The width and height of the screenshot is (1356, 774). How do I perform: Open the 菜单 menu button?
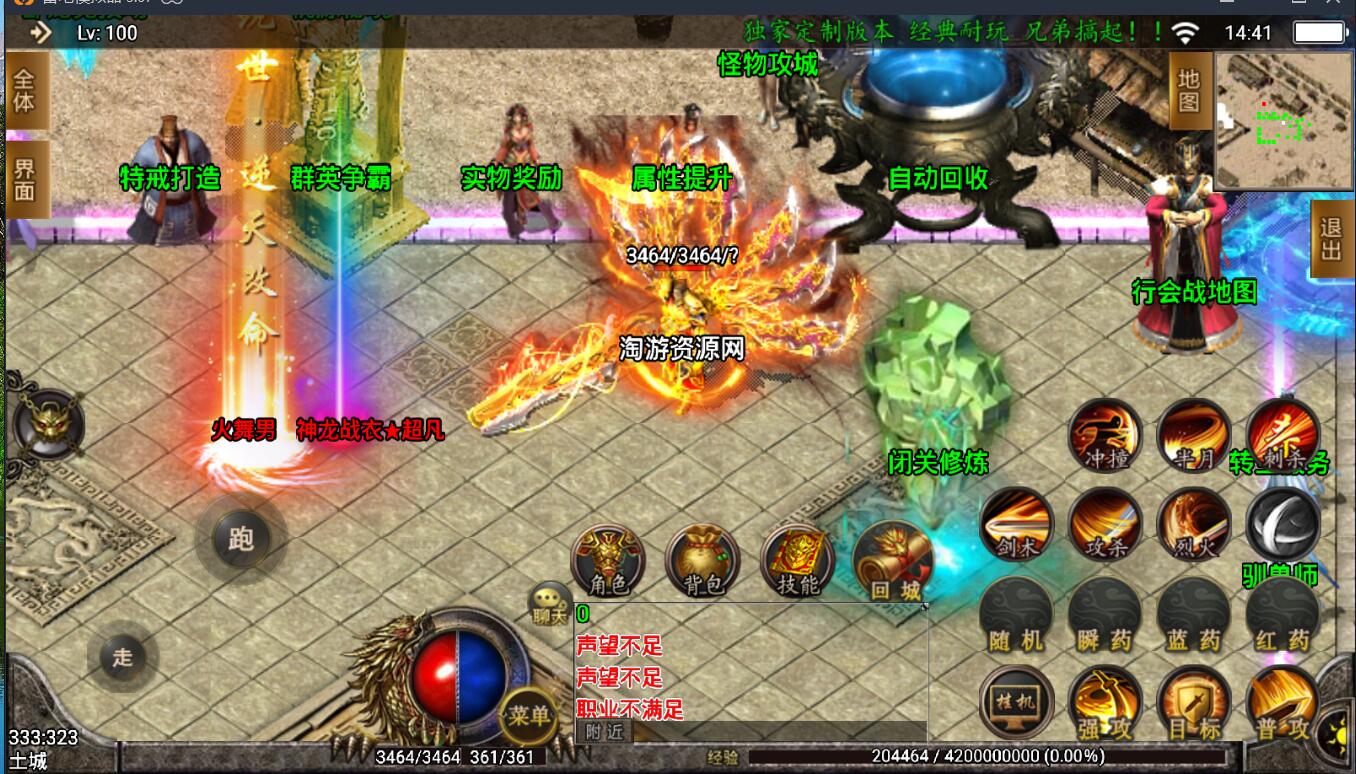[x=529, y=714]
